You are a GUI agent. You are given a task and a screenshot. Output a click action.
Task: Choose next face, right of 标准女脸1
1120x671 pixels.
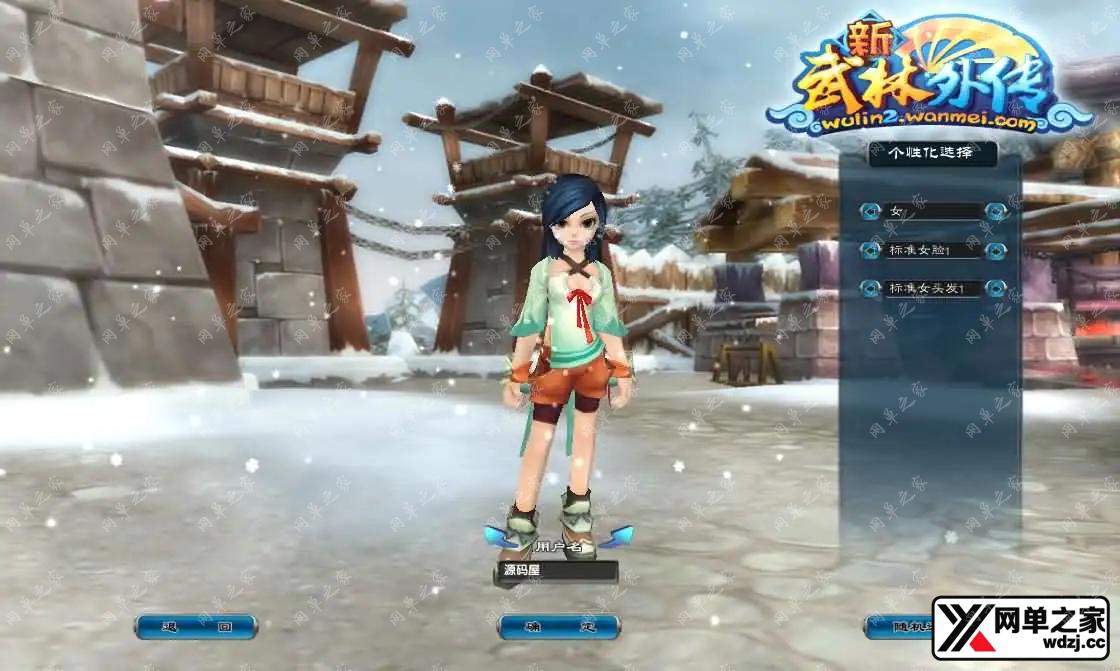[995, 250]
